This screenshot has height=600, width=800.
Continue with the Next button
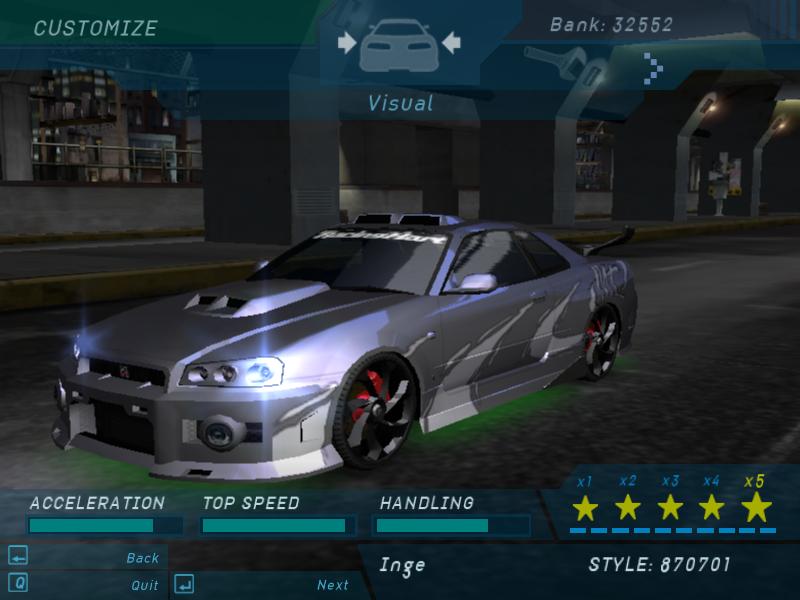click(x=333, y=585)
